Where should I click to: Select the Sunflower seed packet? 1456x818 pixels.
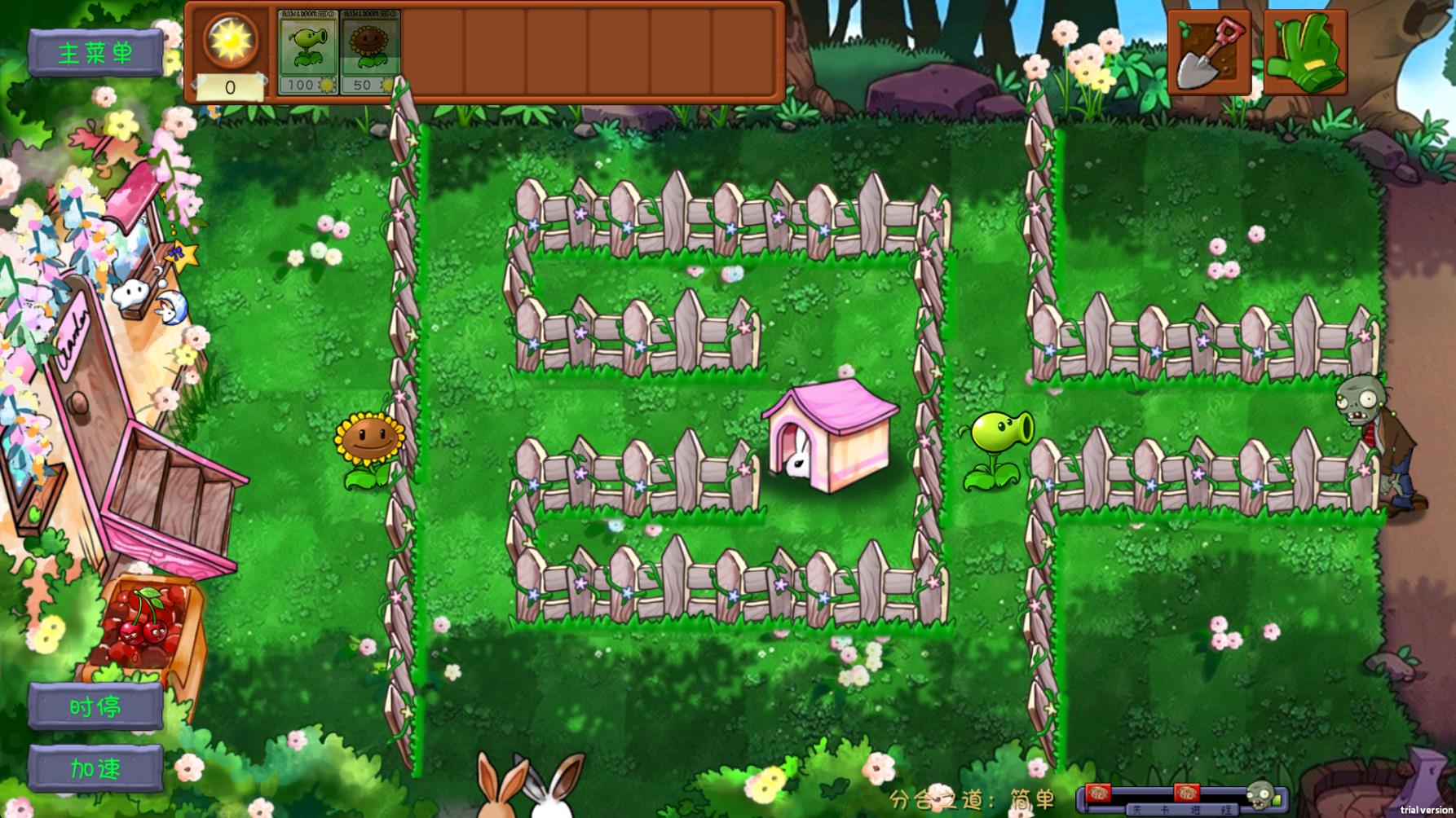point(368,53)
